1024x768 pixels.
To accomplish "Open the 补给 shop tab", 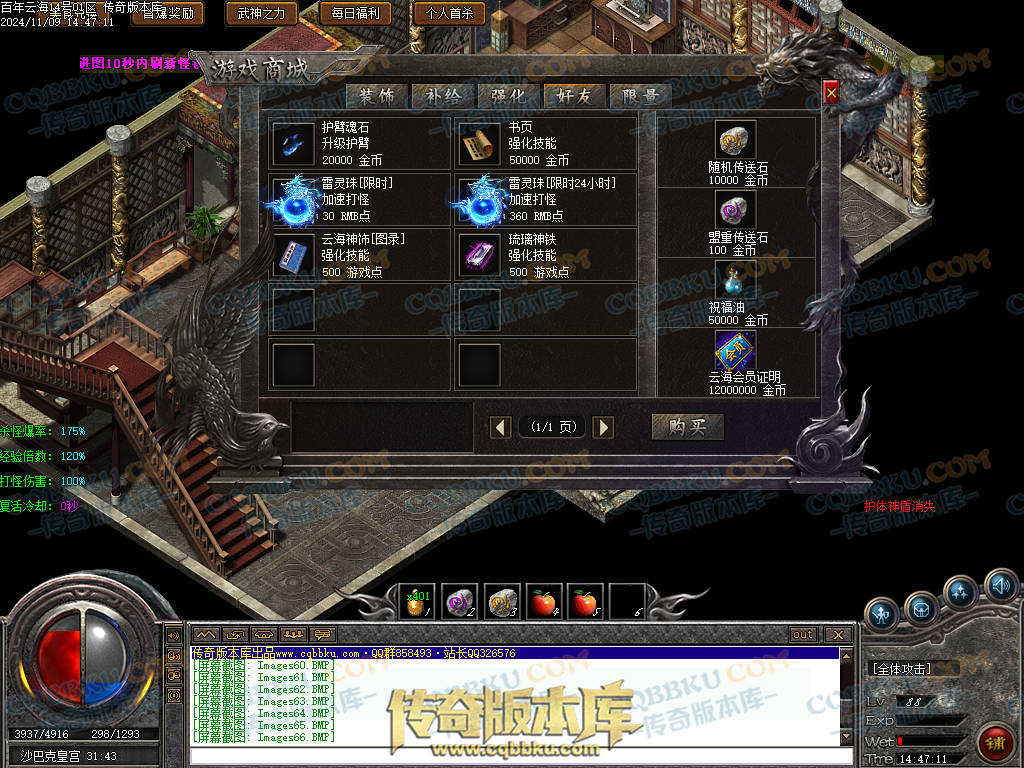I will click(x=443, y=96).
